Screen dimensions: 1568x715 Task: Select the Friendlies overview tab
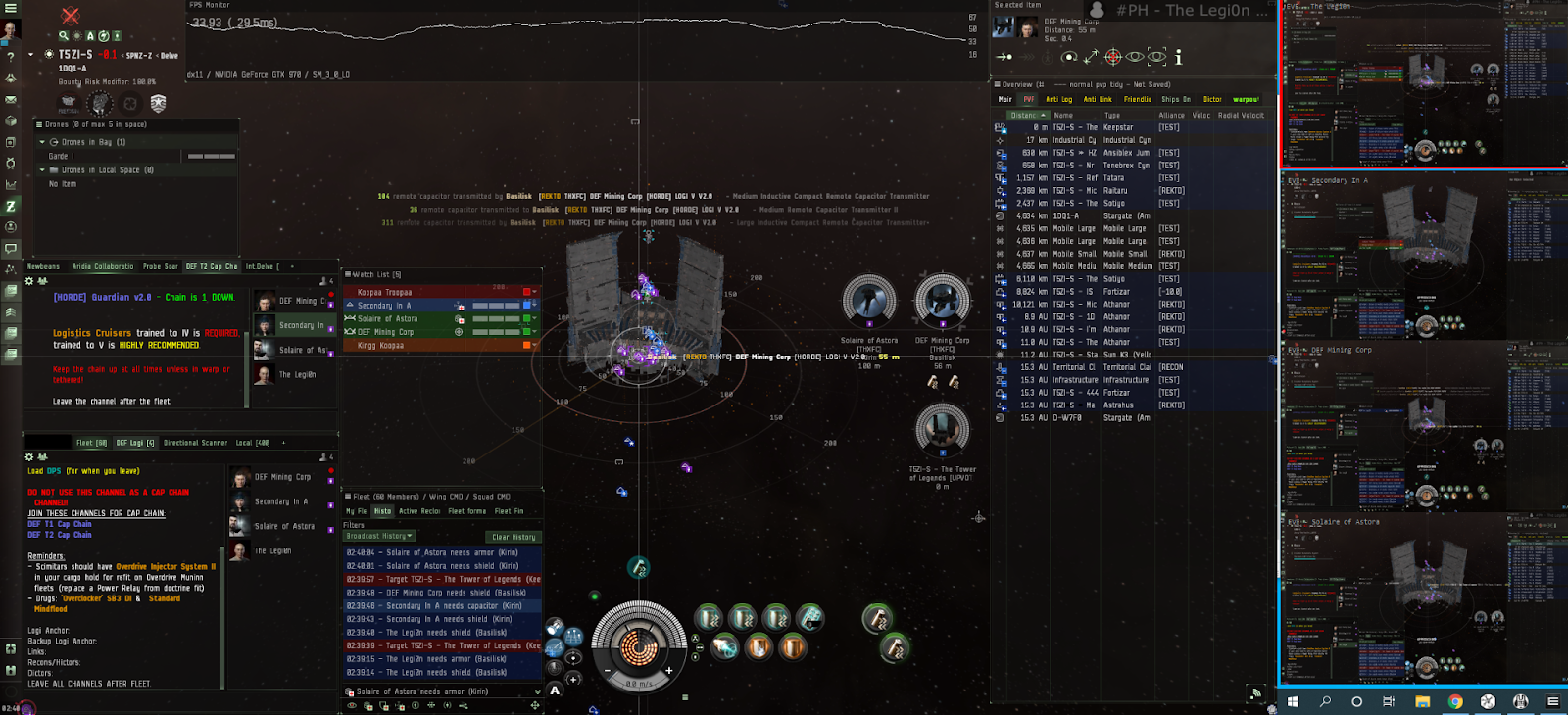pos(1138,99)
